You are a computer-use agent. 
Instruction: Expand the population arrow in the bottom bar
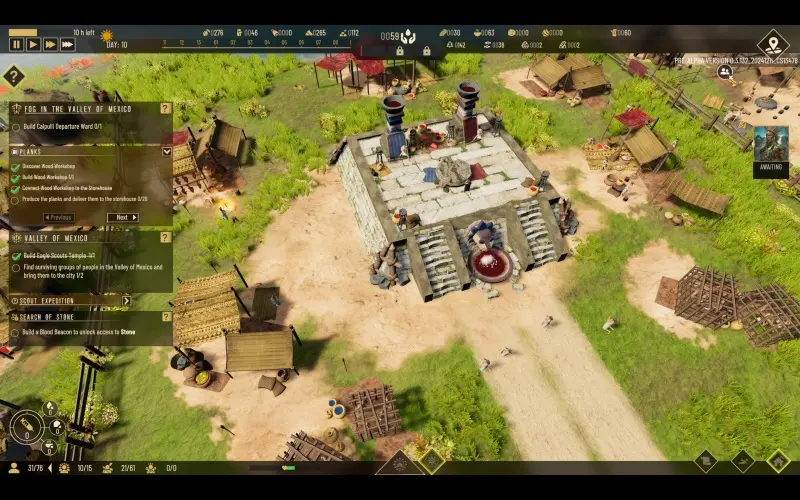click(x=51, y=467)
